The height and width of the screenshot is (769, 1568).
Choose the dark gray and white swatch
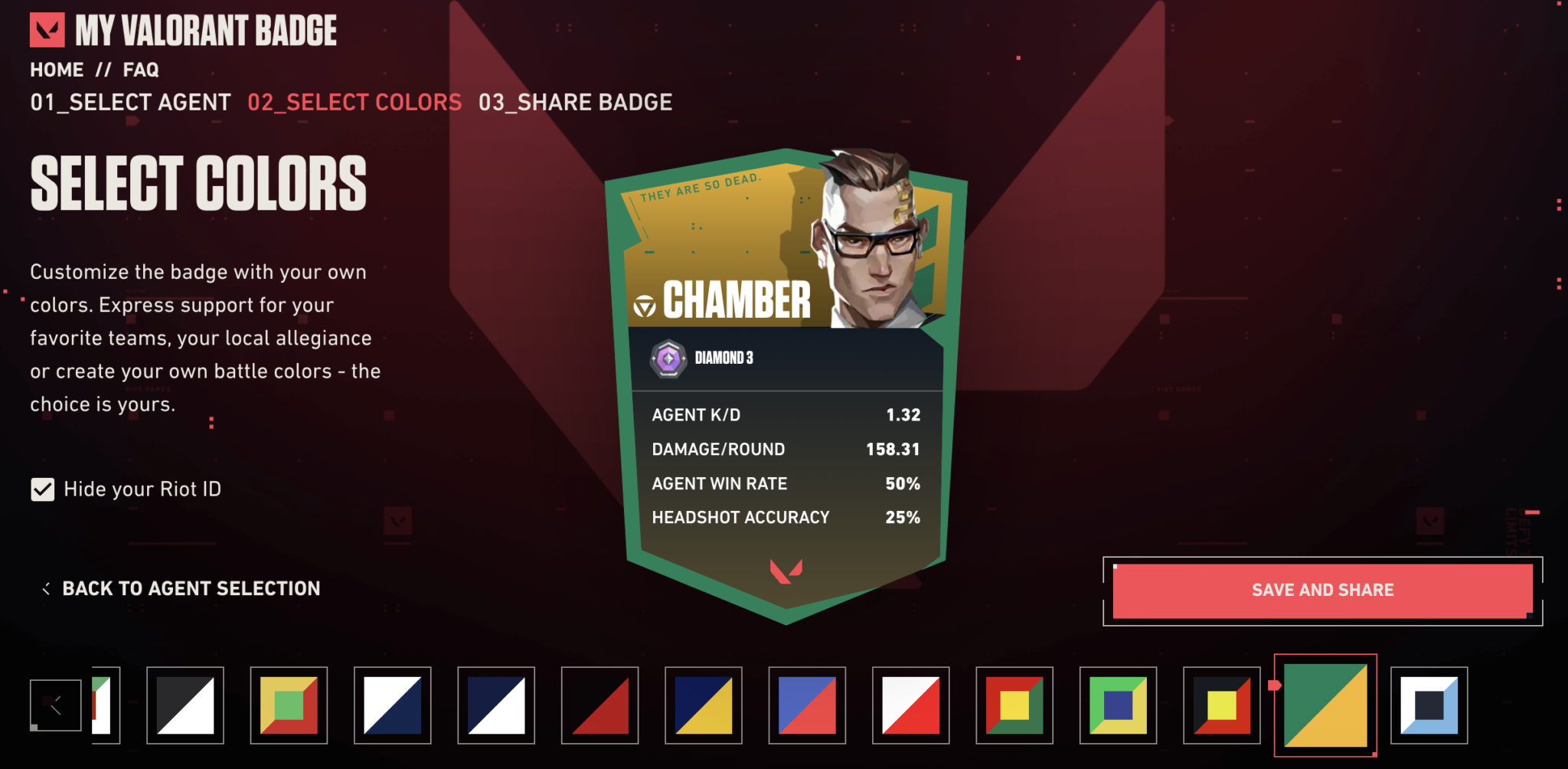pos(185,705)
